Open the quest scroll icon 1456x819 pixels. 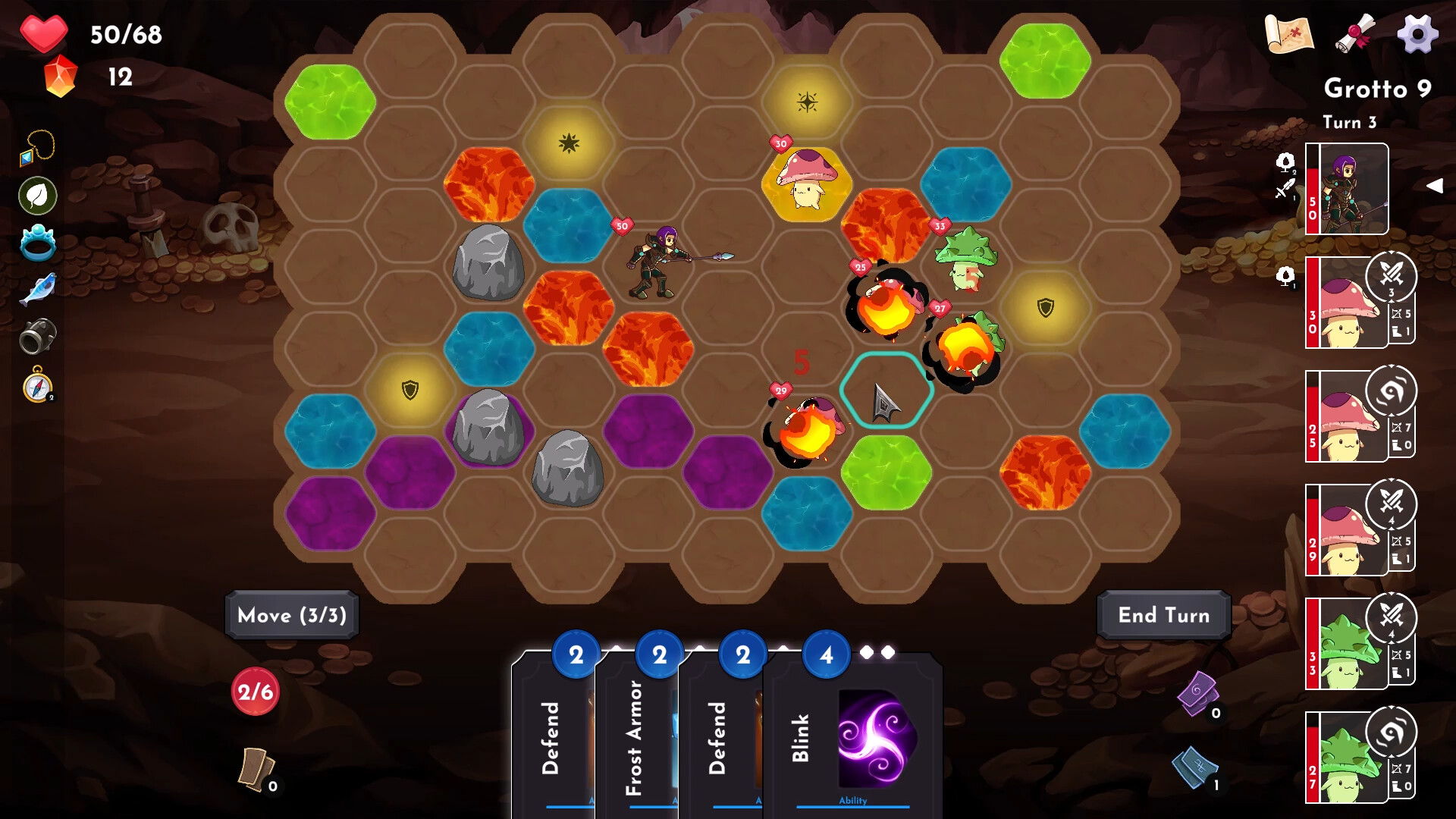pos(1357,33)
